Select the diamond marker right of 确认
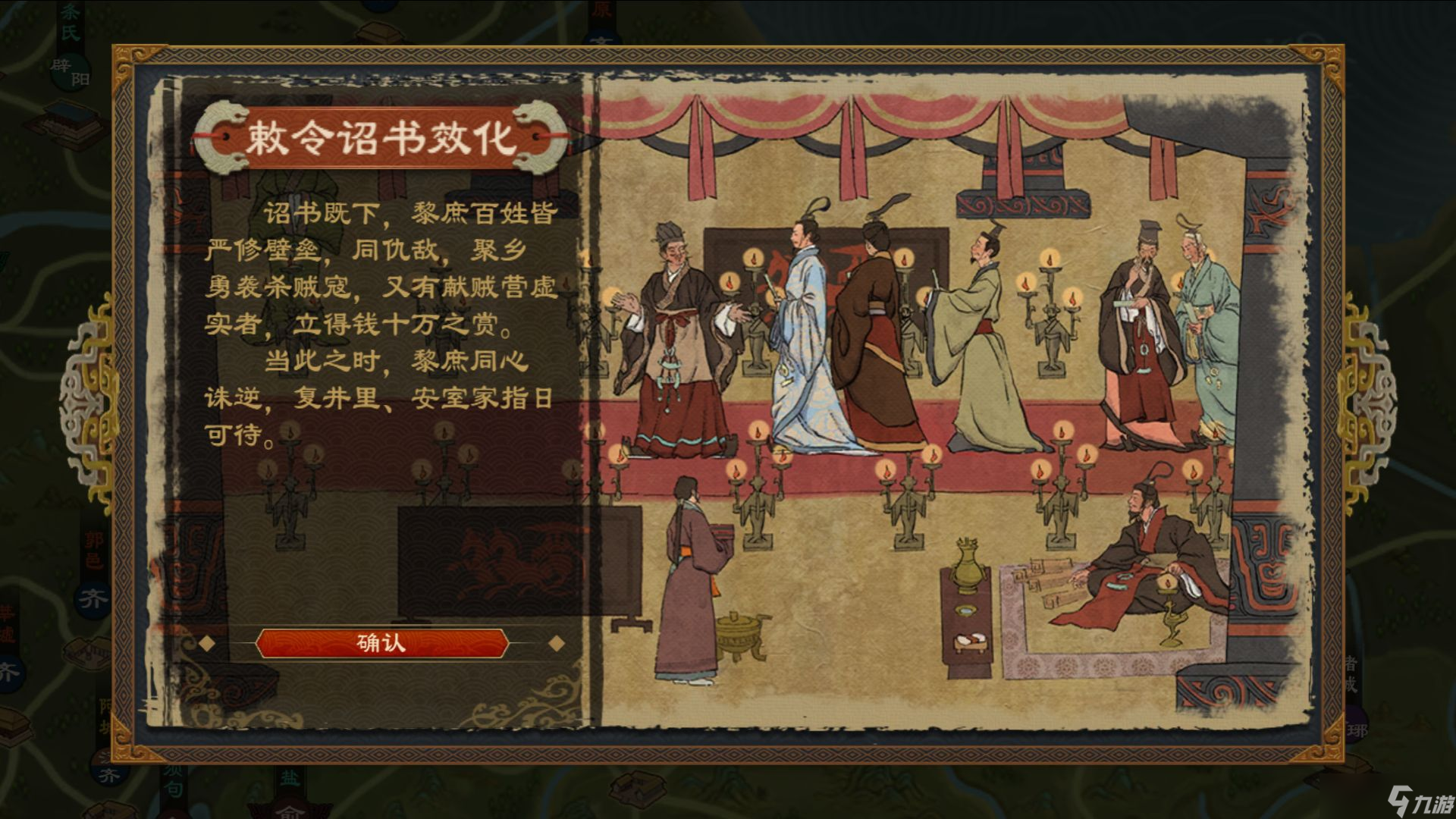Screen dimensions: 1456x819 (x=557, y=642)
